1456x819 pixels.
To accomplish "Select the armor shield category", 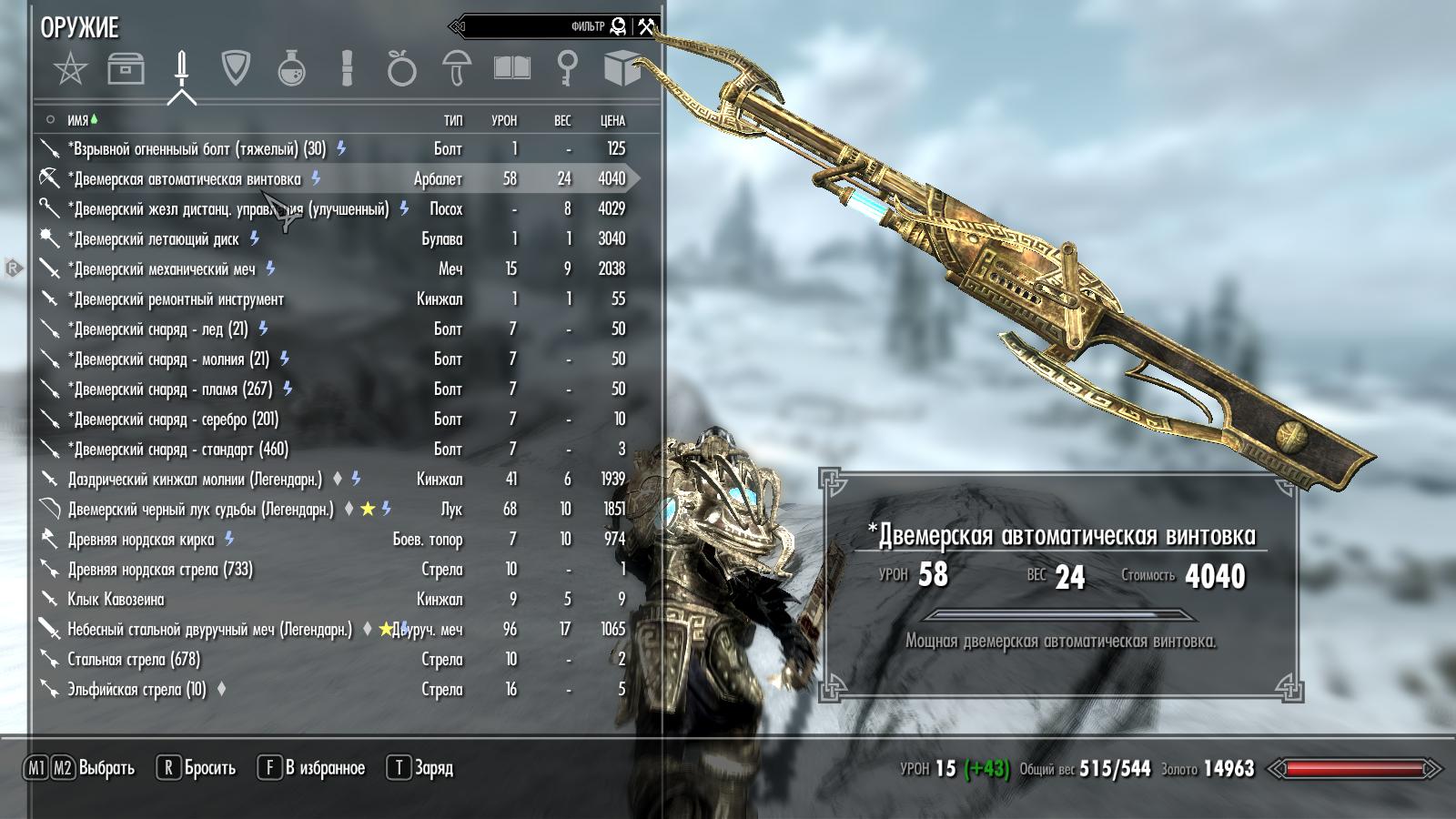I will [236, 68].
